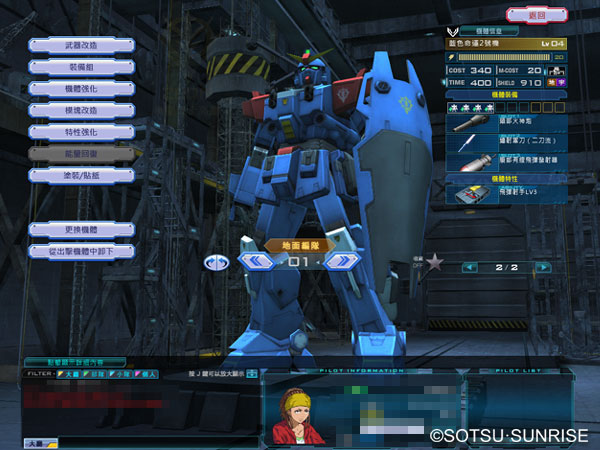Toggle the favorite star icon
The image size is (600, 450).
pyautogui.click(x=434, y=263)
